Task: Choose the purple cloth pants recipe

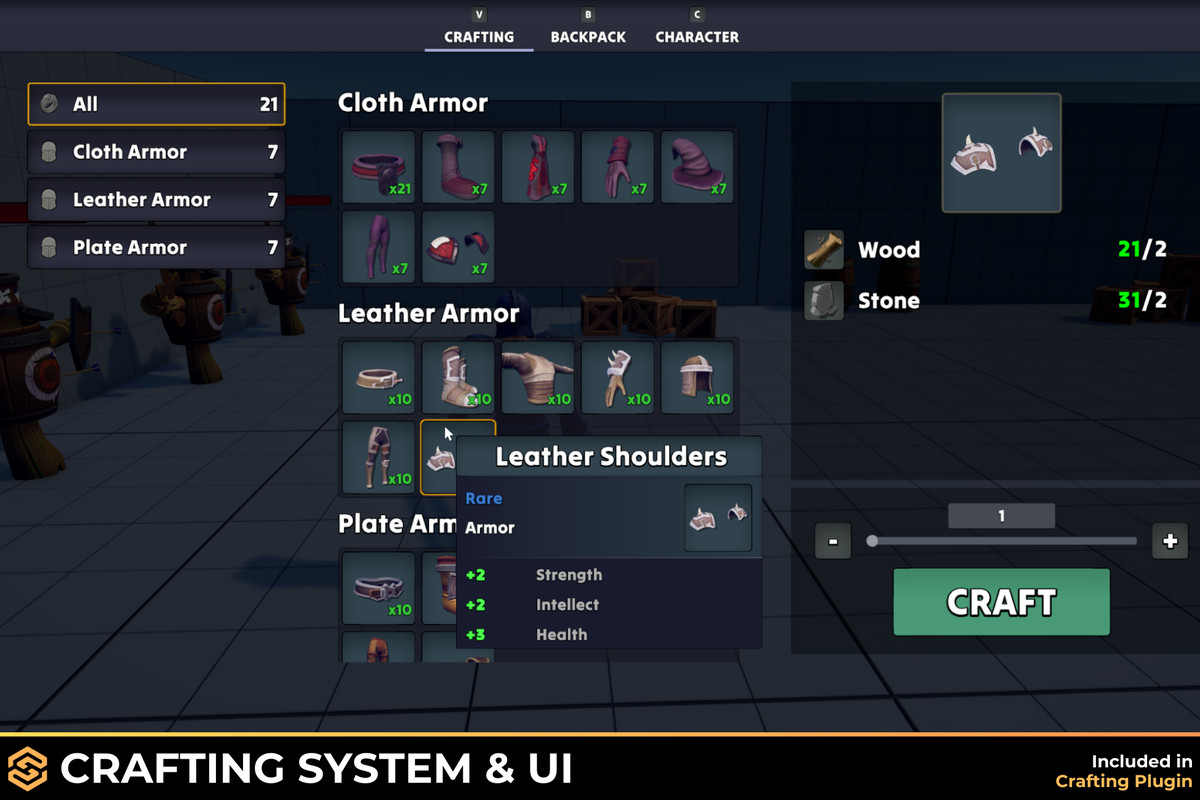Action: pyautogui.click(x=379, y=246)
